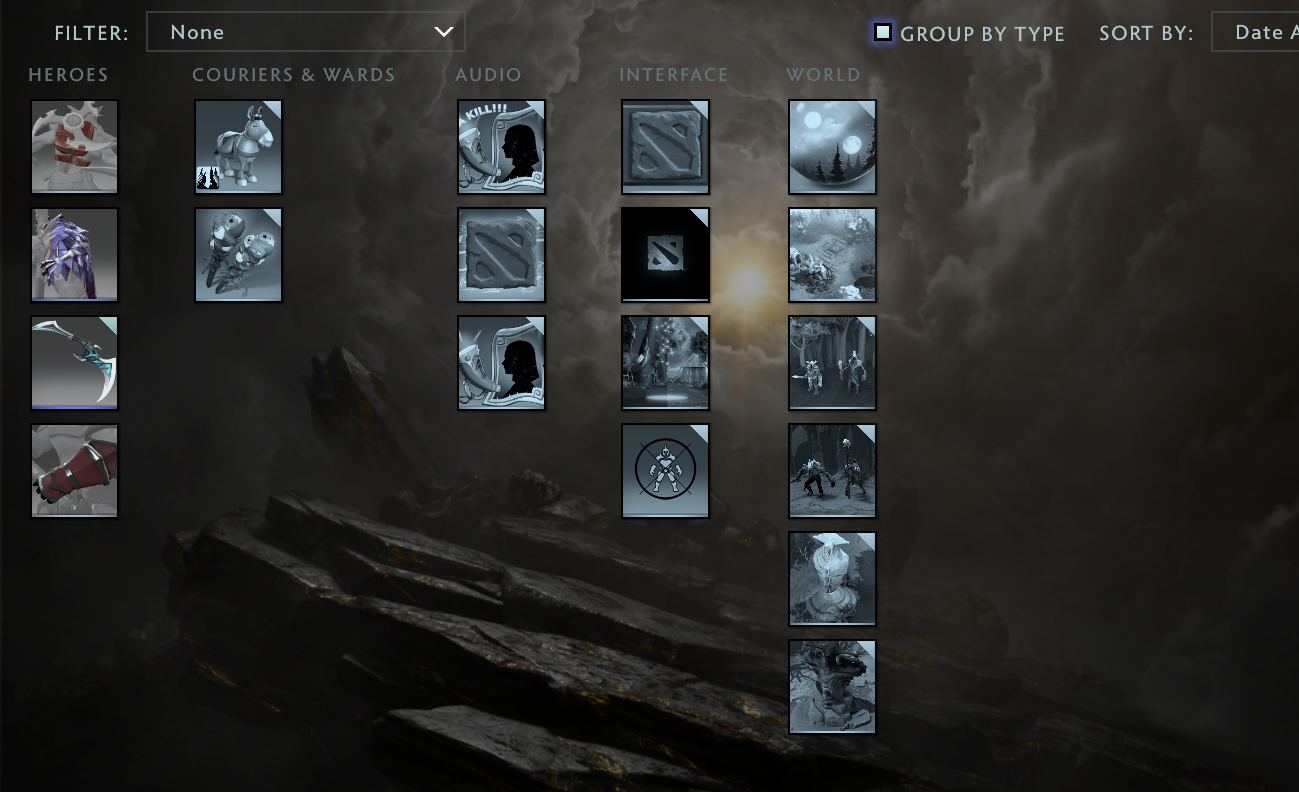The width and height of the screenshot is (1299, 792).
Task: Select the crossed-out hero cursor icon in Interface
Action: point(665,470)
